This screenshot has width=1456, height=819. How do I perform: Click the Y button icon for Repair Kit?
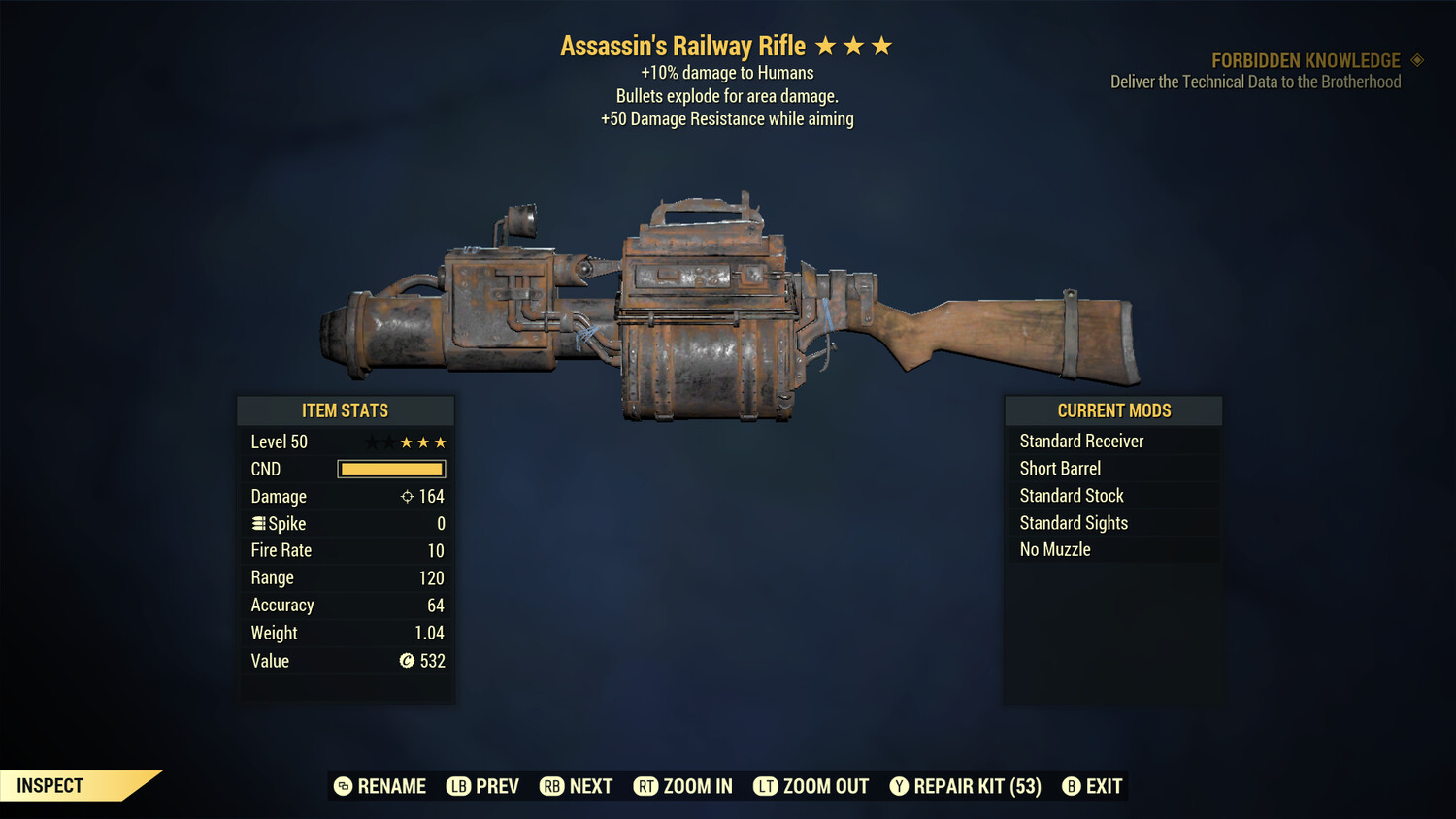[x=899, y=786]
